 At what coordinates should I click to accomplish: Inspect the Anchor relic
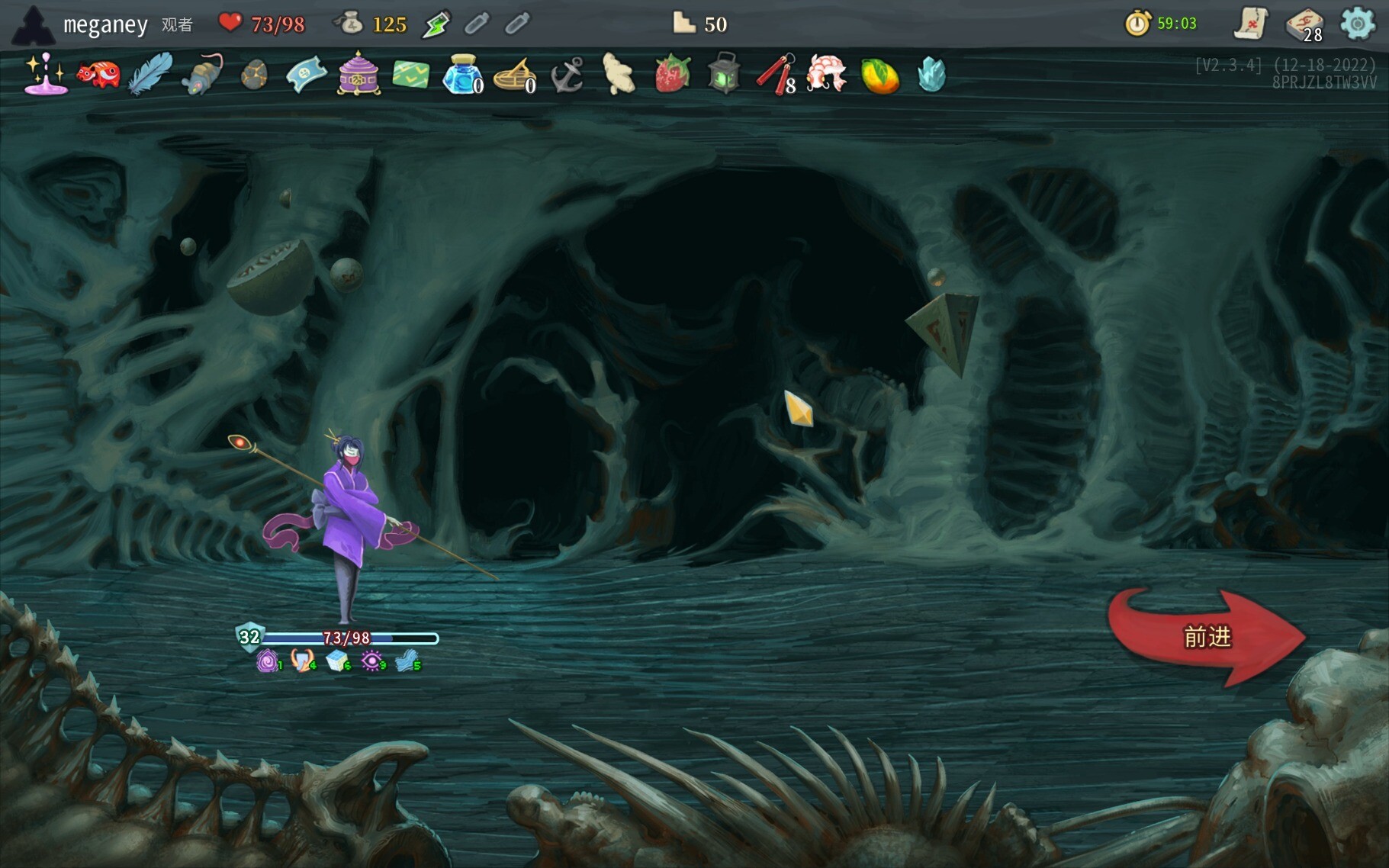coord(567,76)
